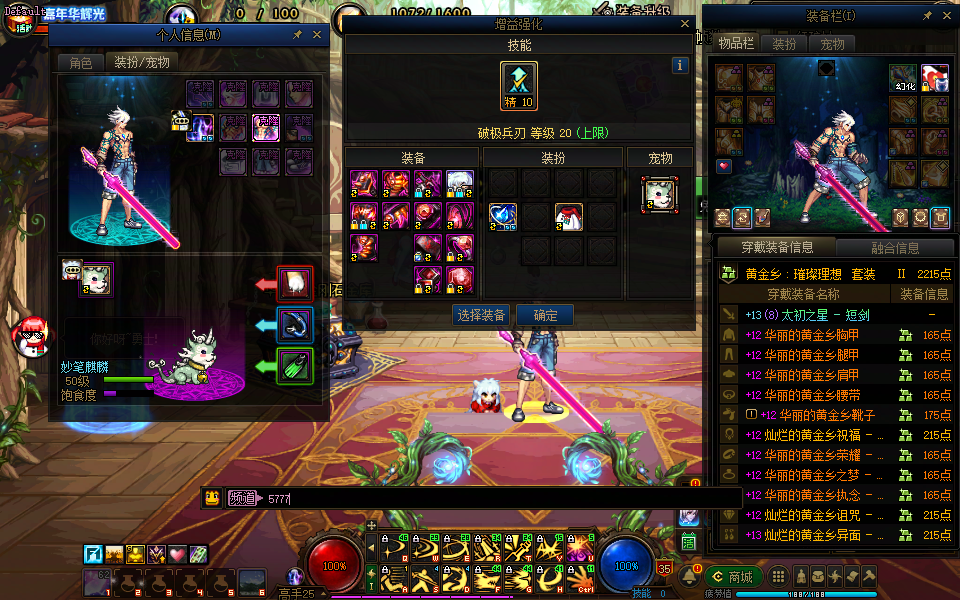
Task: Select the 穿戴装备信息 worn equipment tab
Action: [777, 247]
